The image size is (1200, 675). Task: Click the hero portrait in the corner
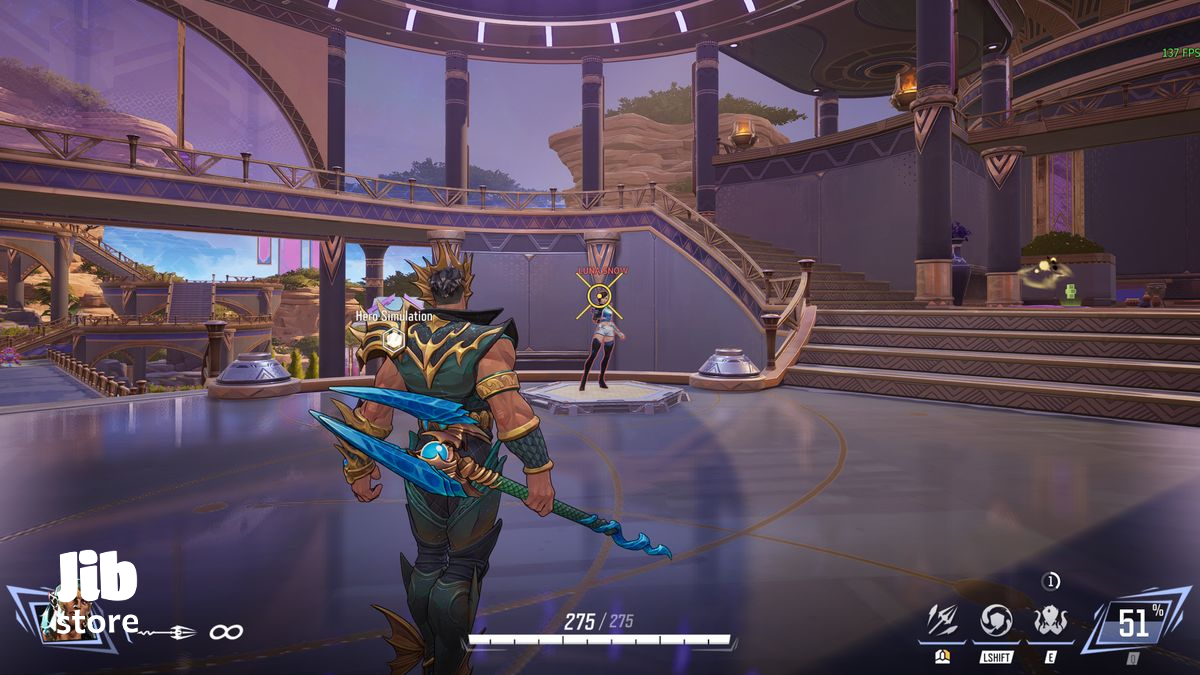click(62, 620)
